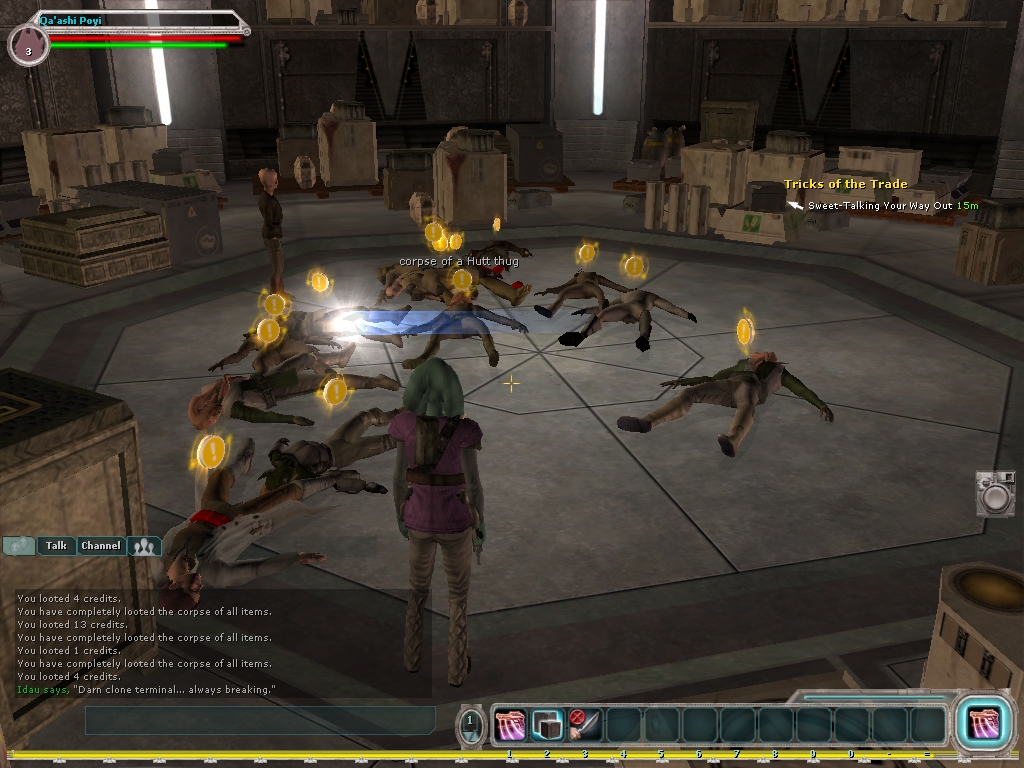Viewport: 1024px width, 768px height.
Task: Open the three-person group icon by Channel
Action: click(x=146, y=546)
